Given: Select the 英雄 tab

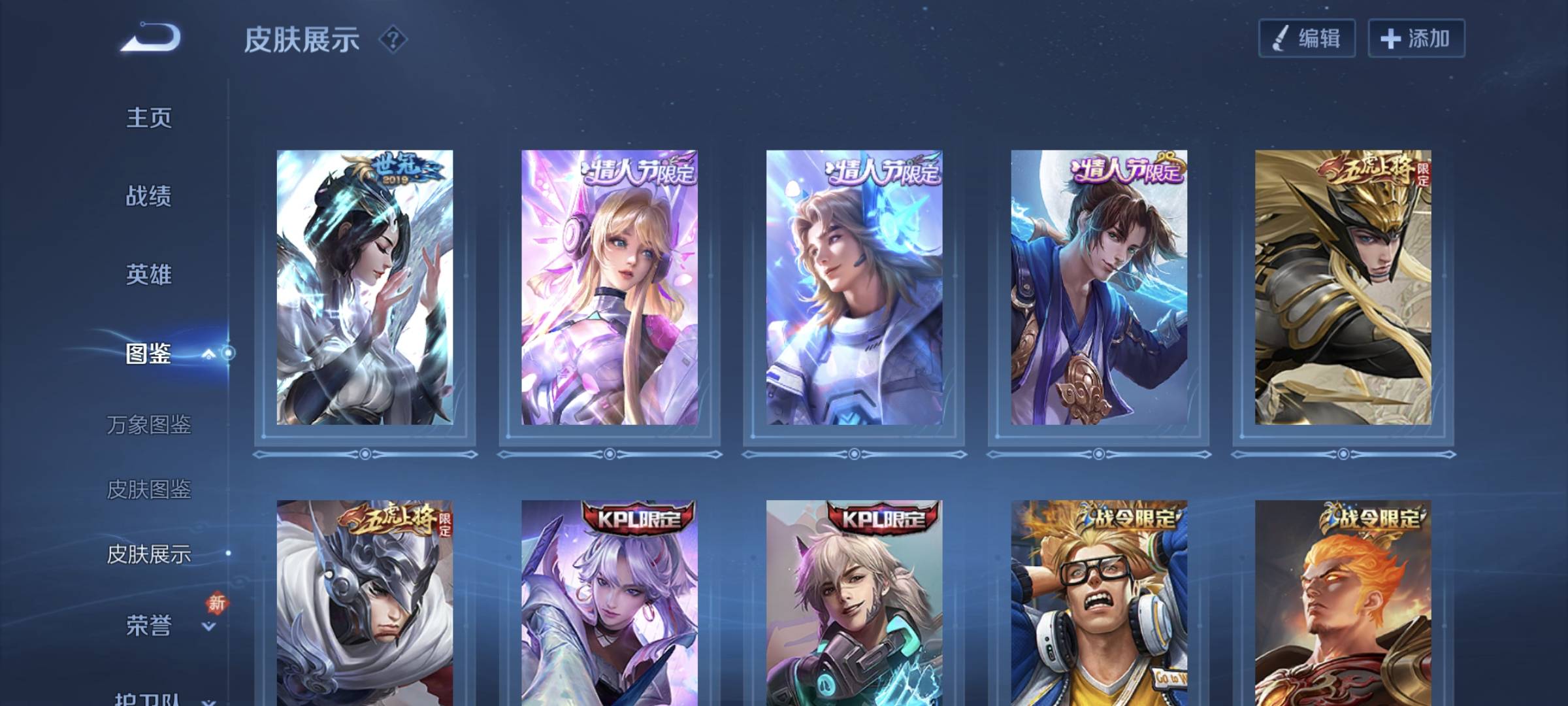Looking at the screenshot, I should [x=149, y=275].
